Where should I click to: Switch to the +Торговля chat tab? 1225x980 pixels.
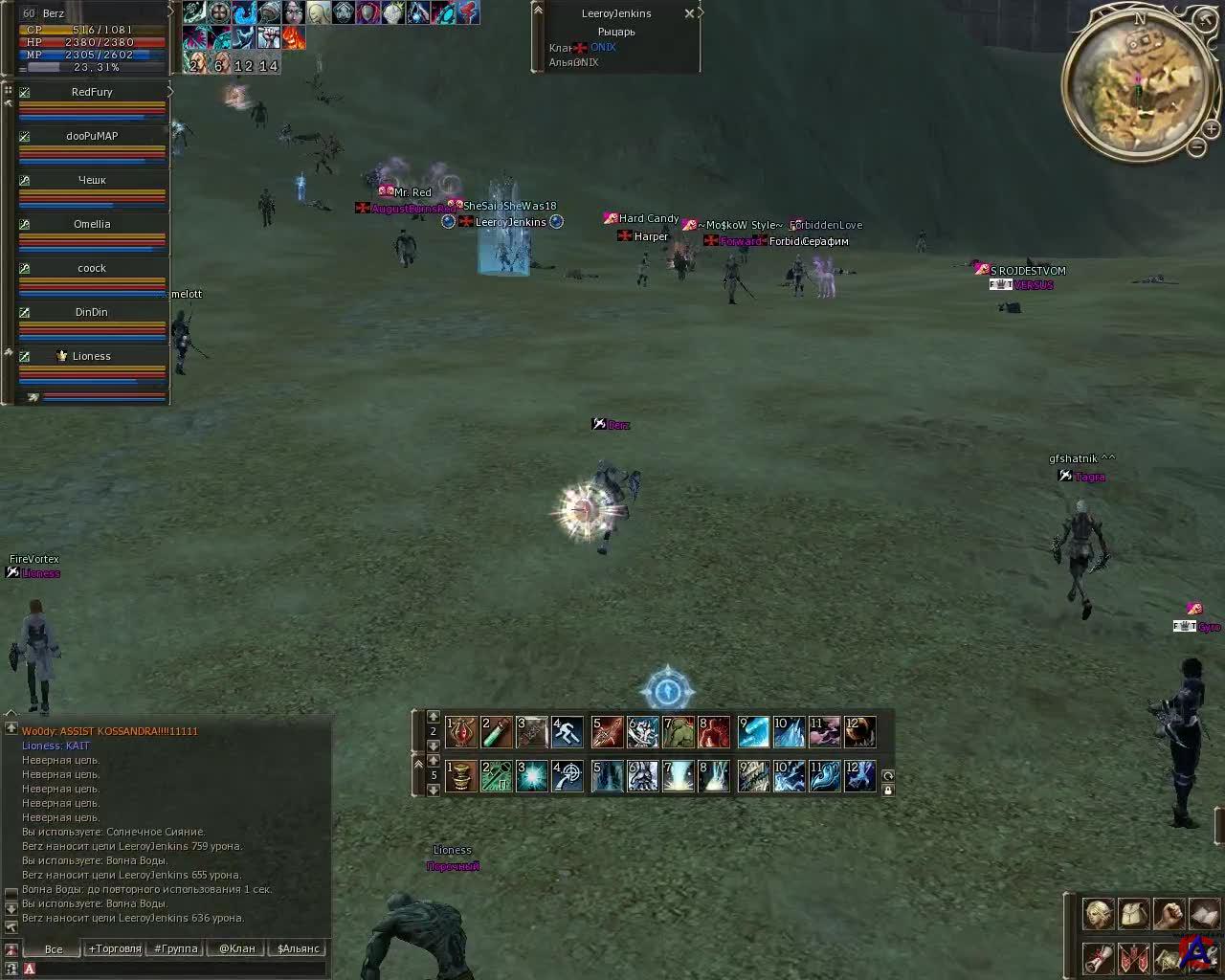114,949
